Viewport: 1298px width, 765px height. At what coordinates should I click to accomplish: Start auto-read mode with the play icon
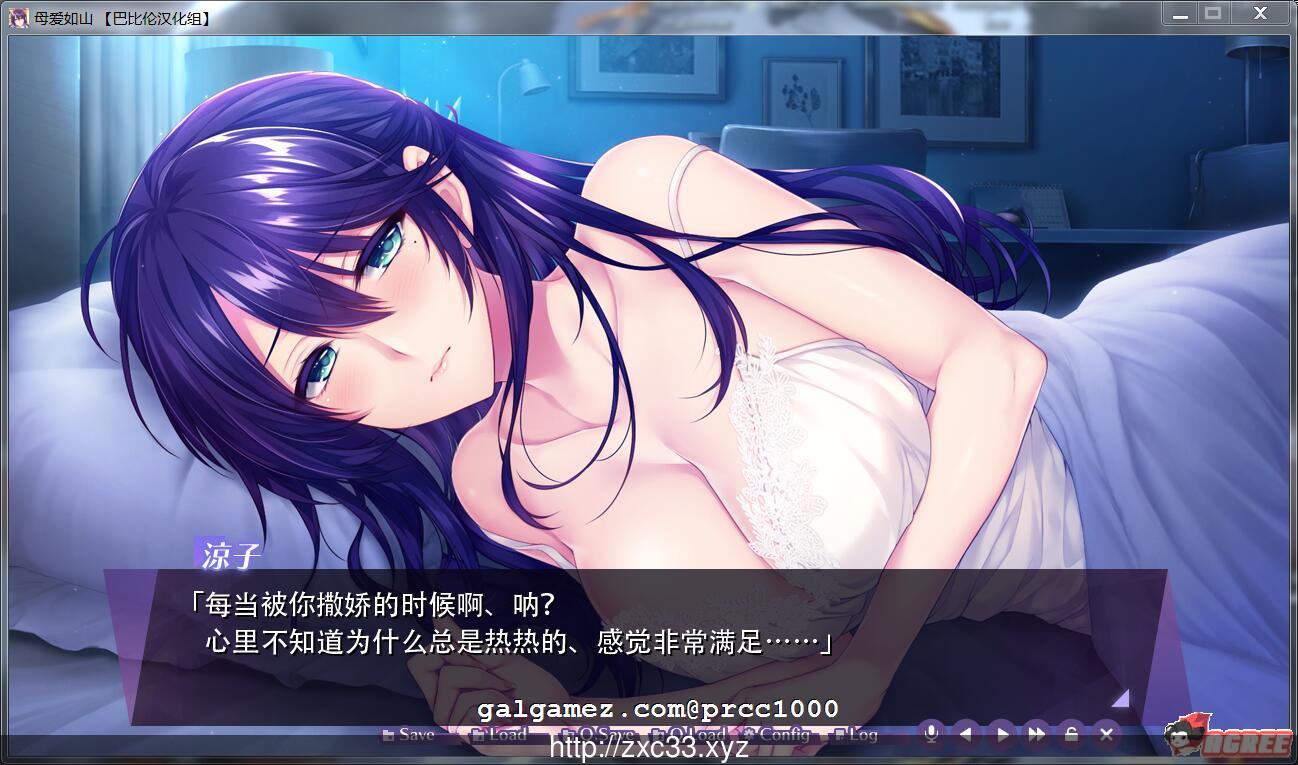click(x=1001, y=734)
